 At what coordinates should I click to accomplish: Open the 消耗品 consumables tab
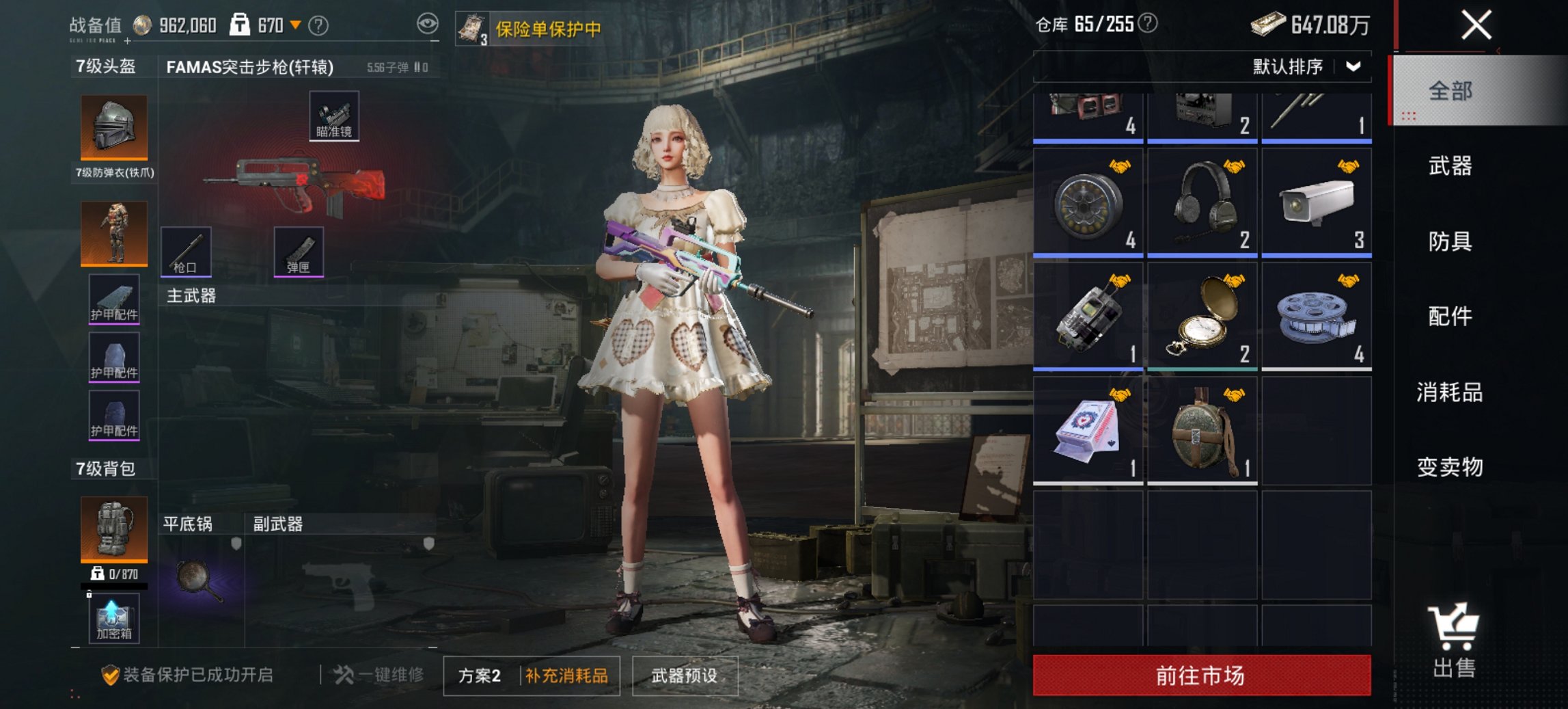click(x=1450, y=392)
